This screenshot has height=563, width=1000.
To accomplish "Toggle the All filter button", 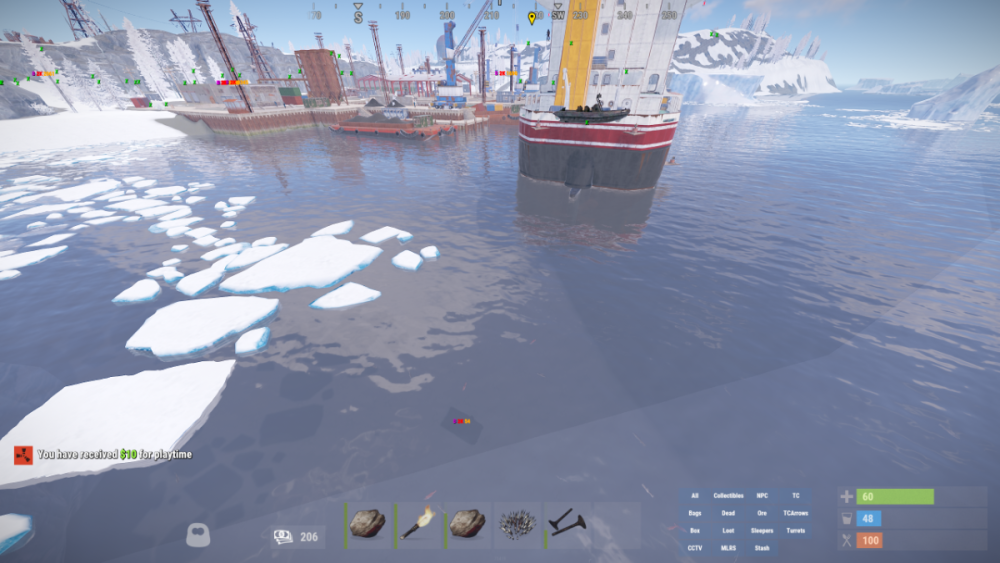I will point(695,496).
